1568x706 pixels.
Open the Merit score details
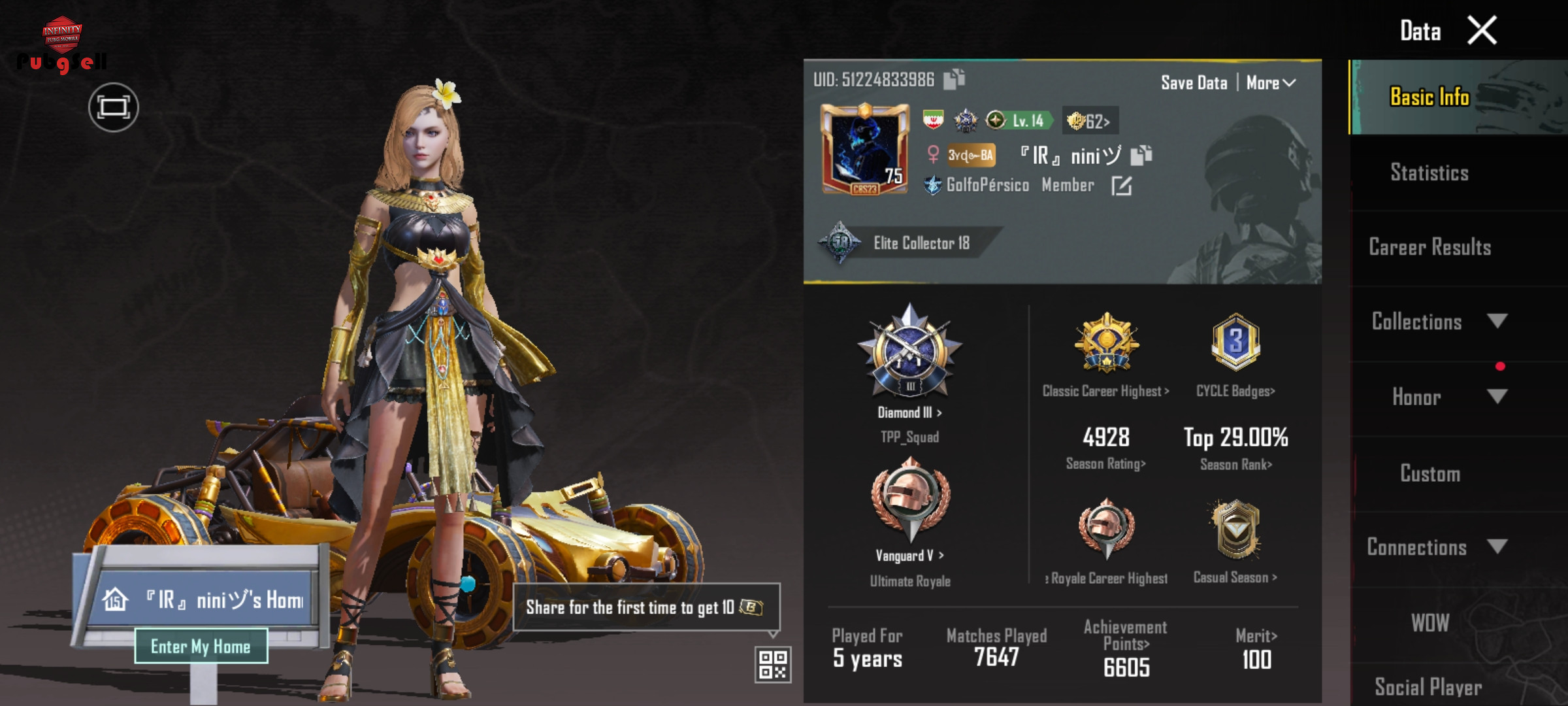point(1256,647)
